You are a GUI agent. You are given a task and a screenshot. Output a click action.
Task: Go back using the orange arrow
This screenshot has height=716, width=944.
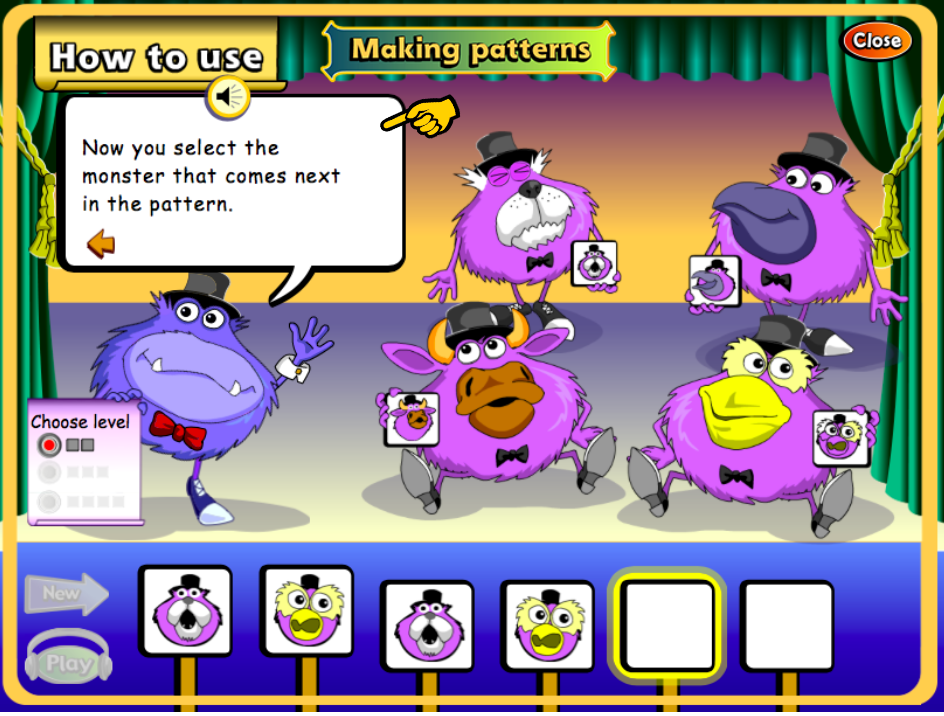(100, 243)
